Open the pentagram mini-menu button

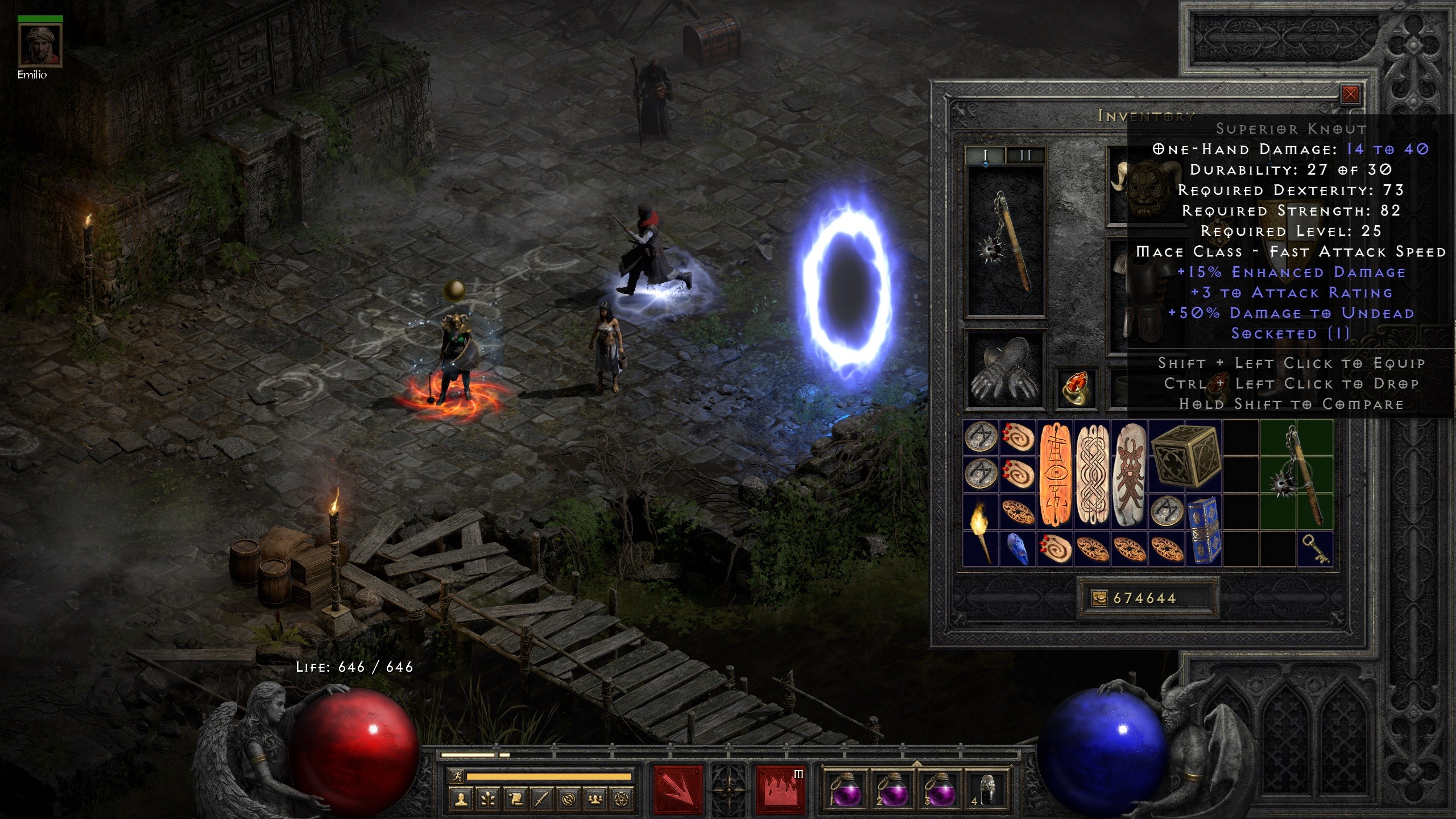pos(622,800)
